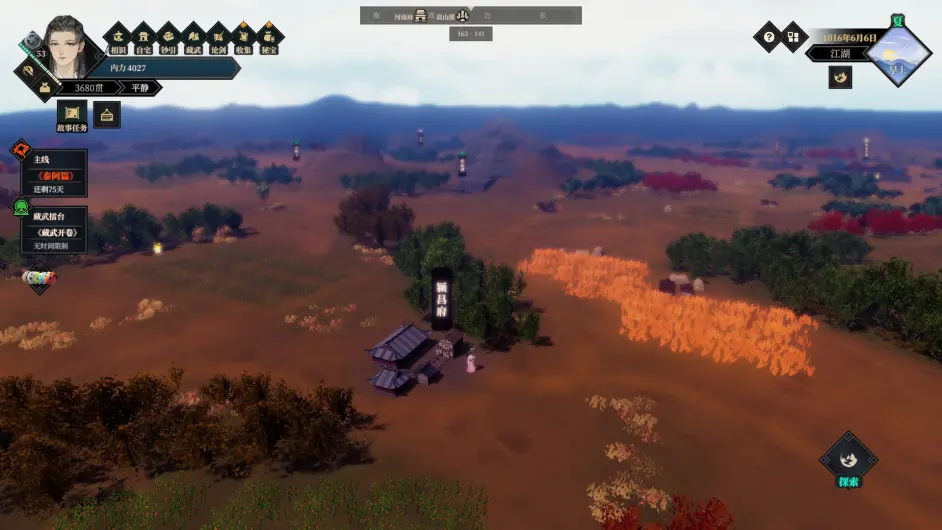Screen dimensions: 942x530
Task: Click the golden flame icon below 江湖
Action: click(840, 77)
